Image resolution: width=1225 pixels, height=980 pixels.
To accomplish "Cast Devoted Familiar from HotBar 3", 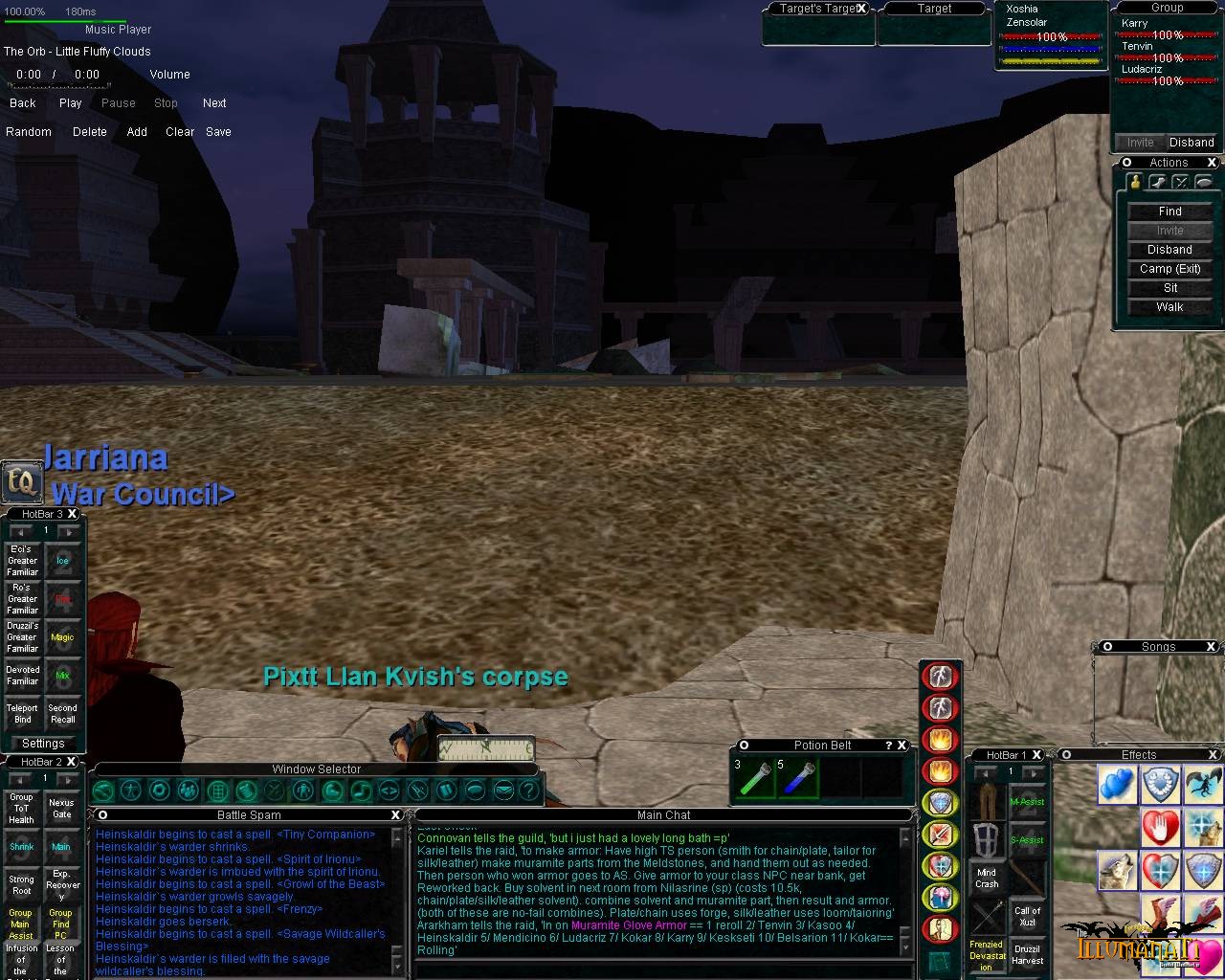I will [22, 676].
